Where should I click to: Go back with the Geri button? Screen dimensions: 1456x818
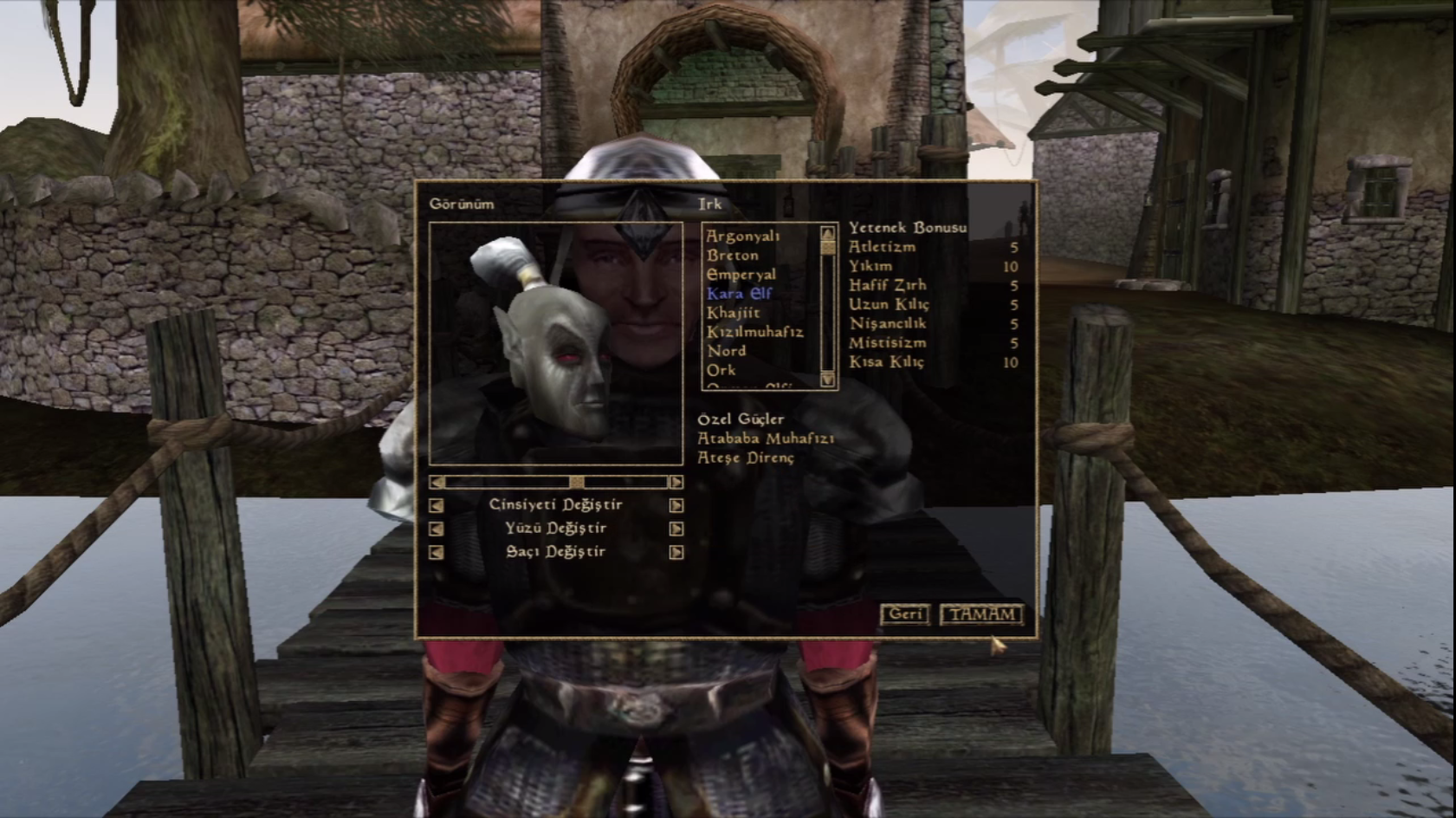[905, 614]
